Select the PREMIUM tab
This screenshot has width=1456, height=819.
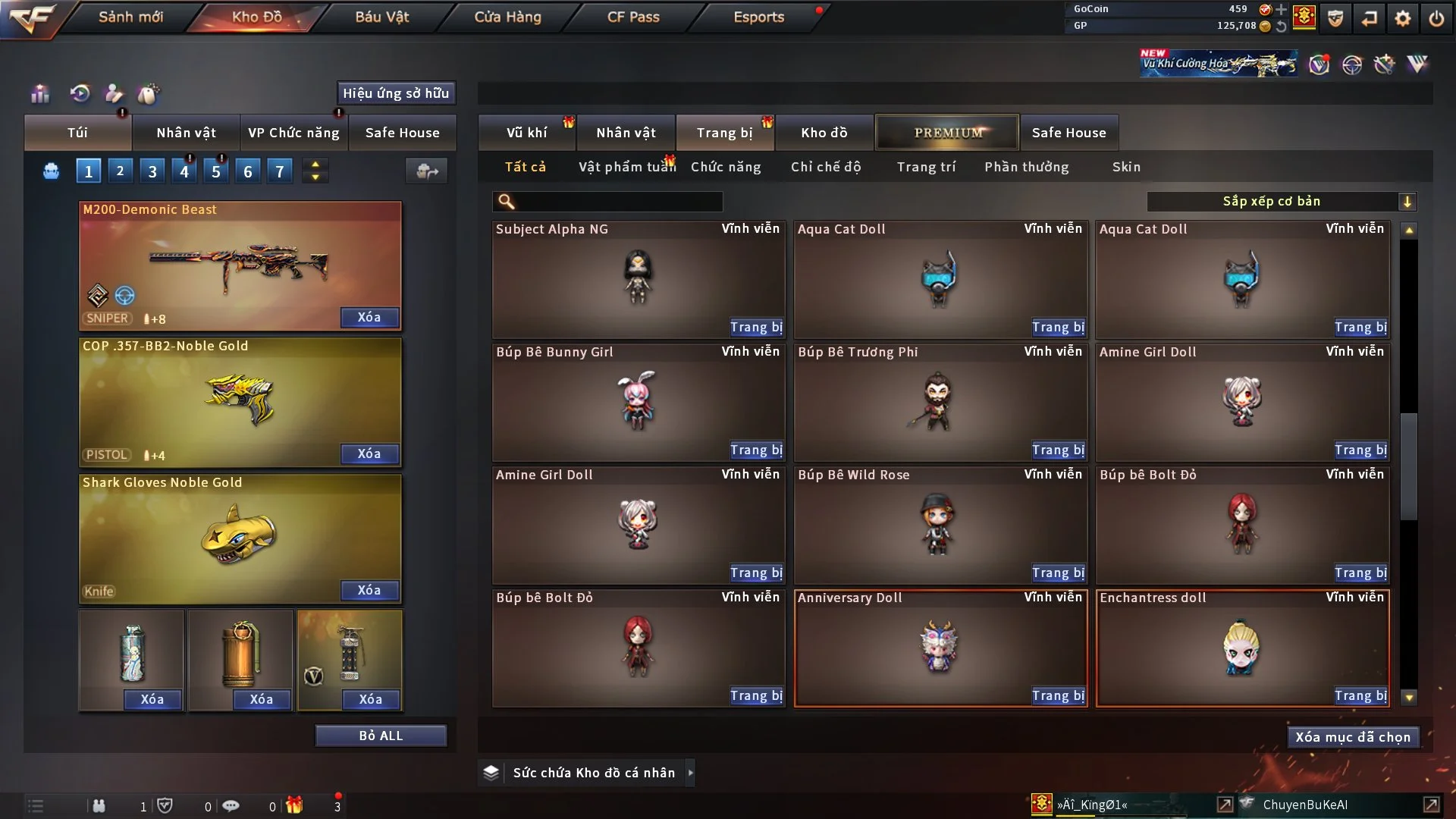[947, 133]
